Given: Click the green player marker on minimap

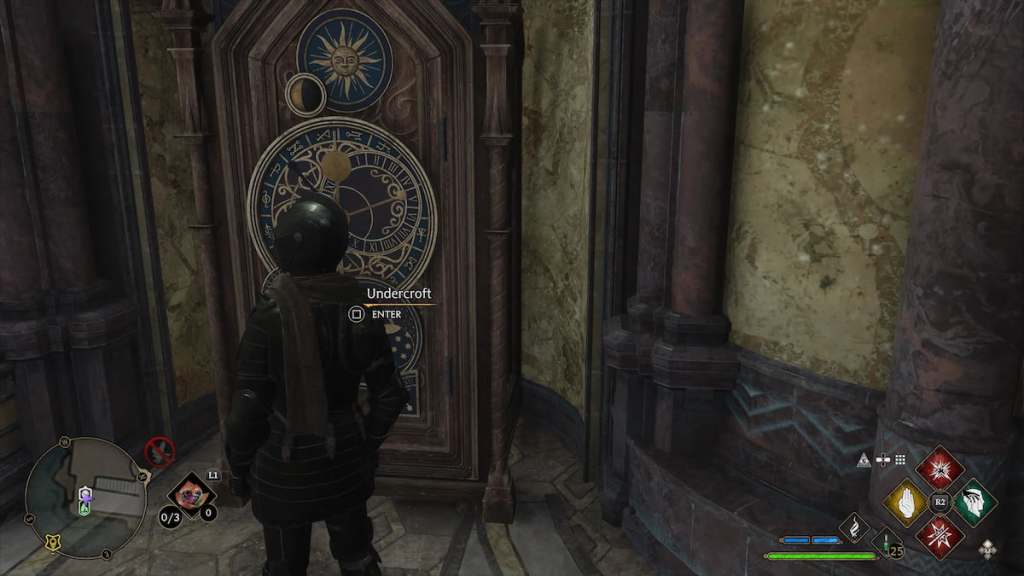Looking at the screenshot, I should (86, 508).
